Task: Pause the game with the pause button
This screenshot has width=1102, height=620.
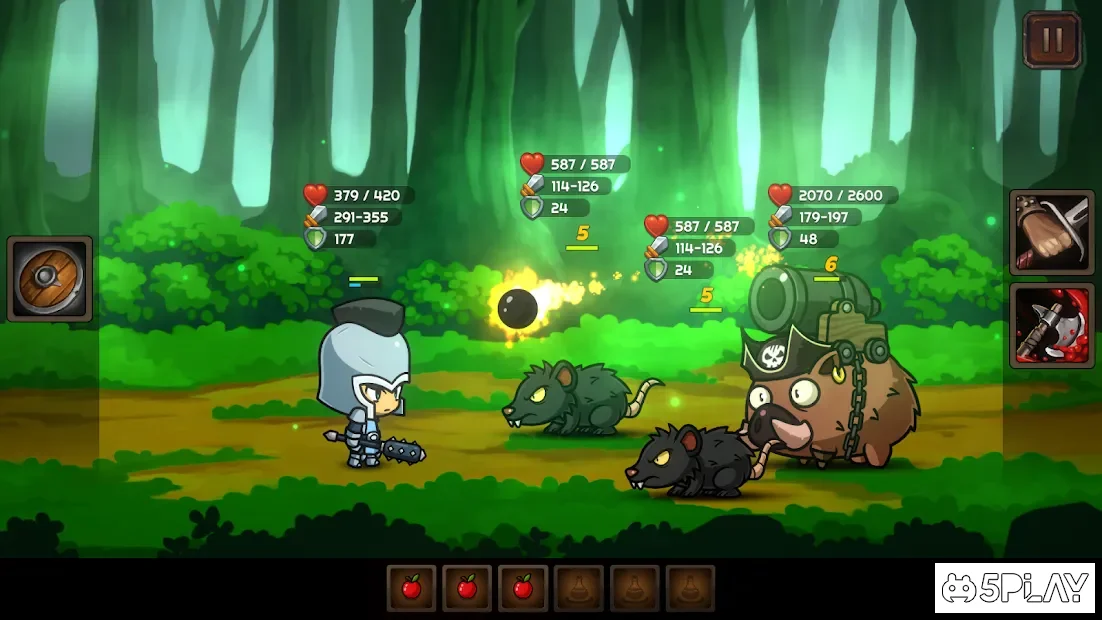Action: 1051,40
